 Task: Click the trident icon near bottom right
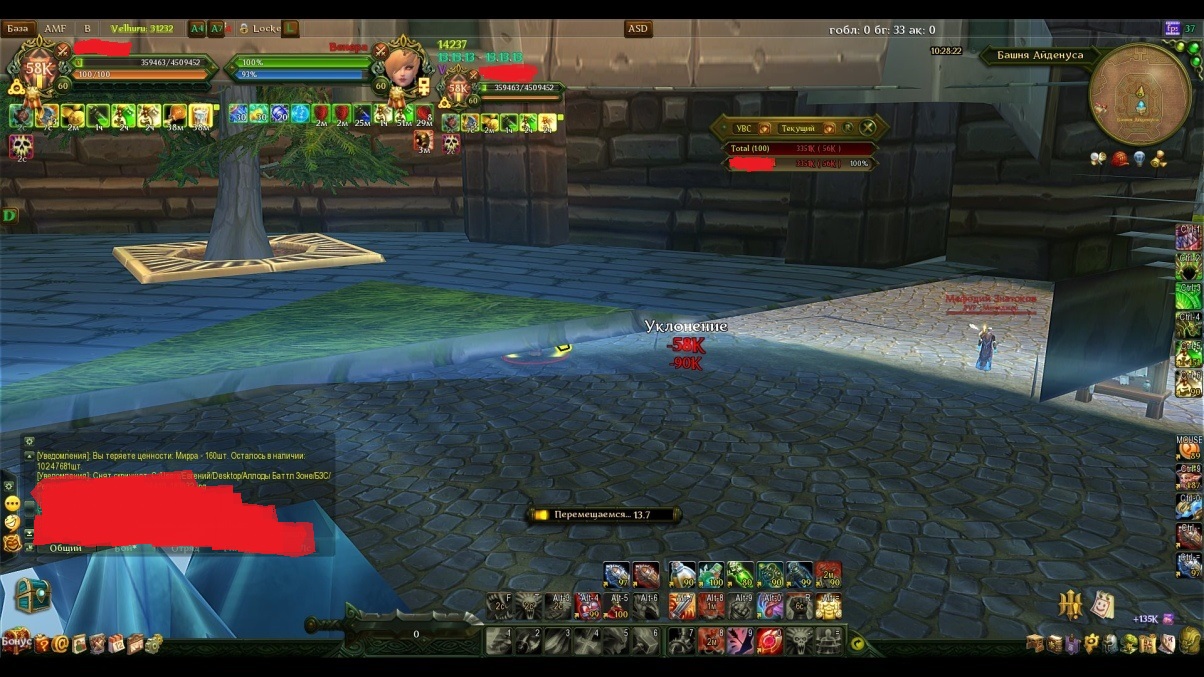pyautogui.click(x=1071, y=604)
